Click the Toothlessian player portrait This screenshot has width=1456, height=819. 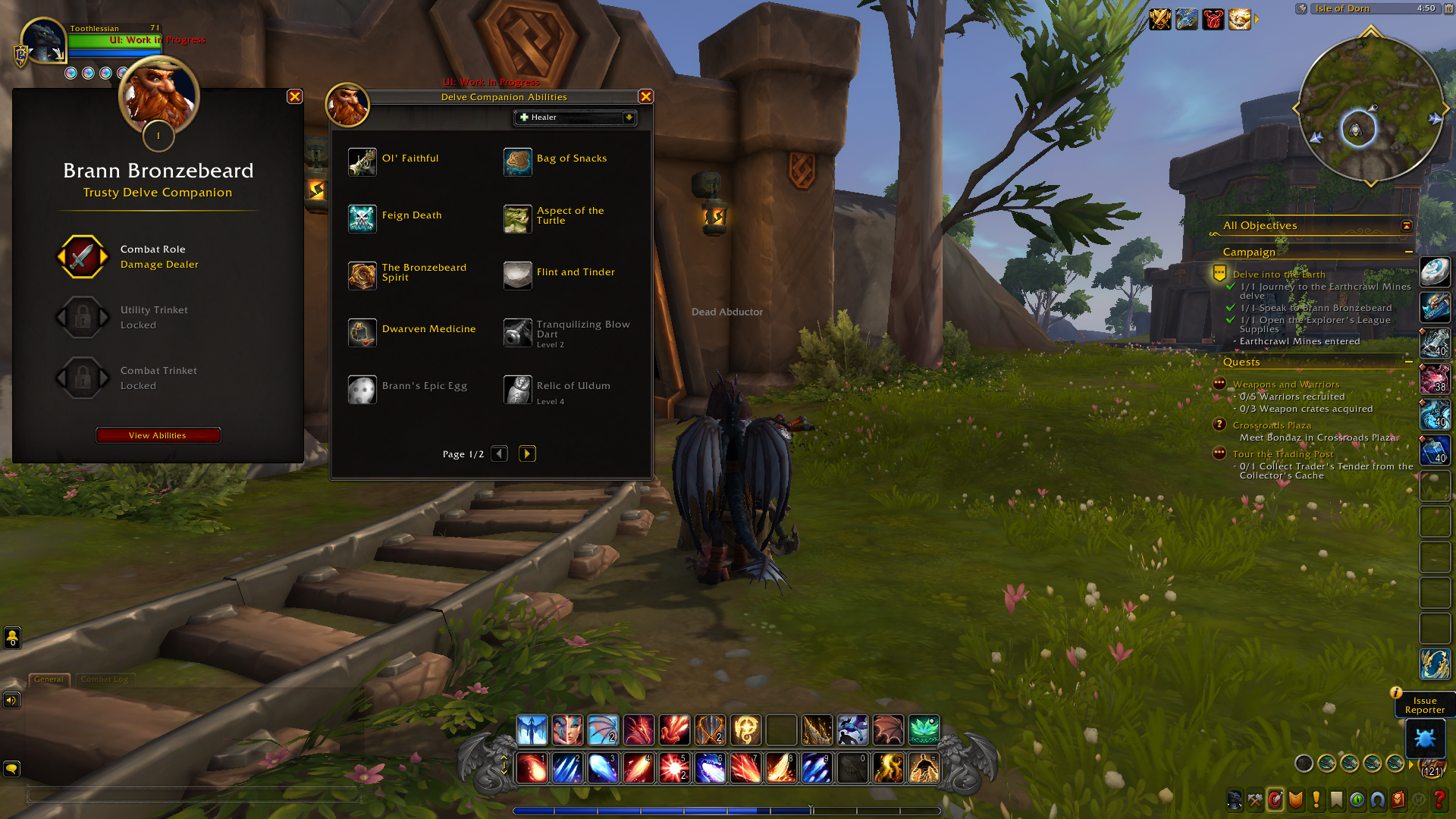43,42
